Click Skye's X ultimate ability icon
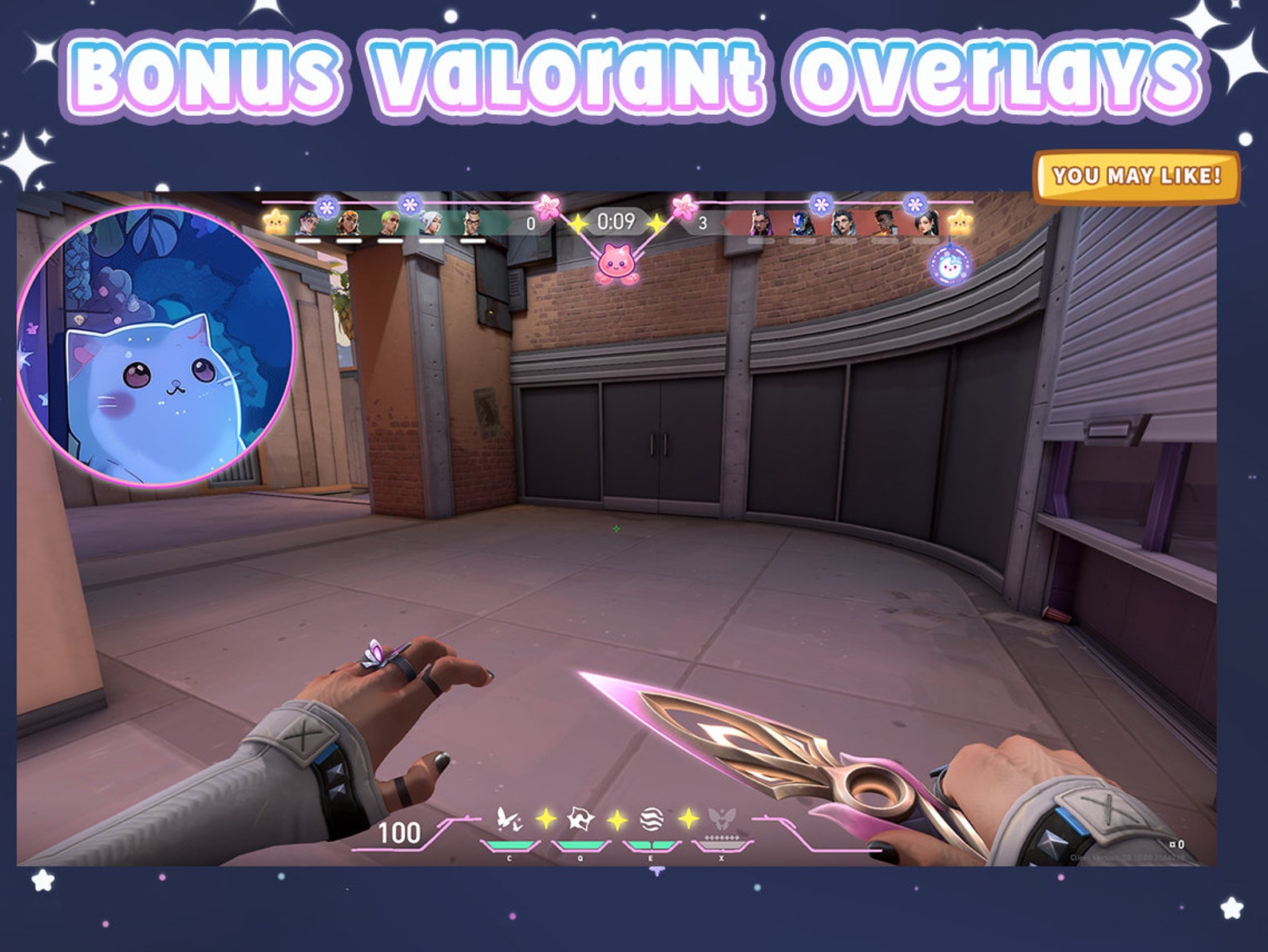Screen dimensions: 1268x952 pos(721,817)
